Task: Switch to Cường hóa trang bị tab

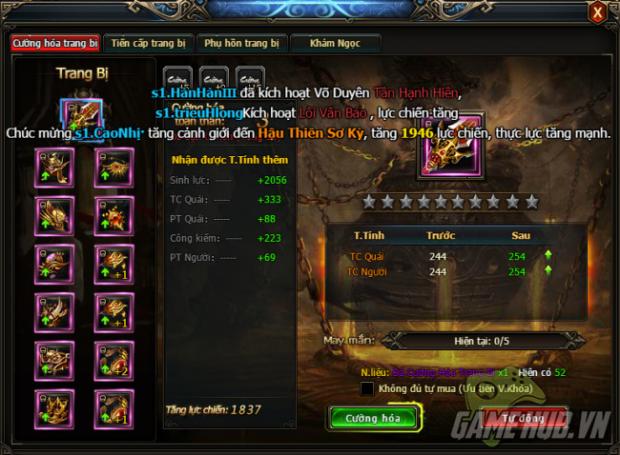Action: (55, 44)
